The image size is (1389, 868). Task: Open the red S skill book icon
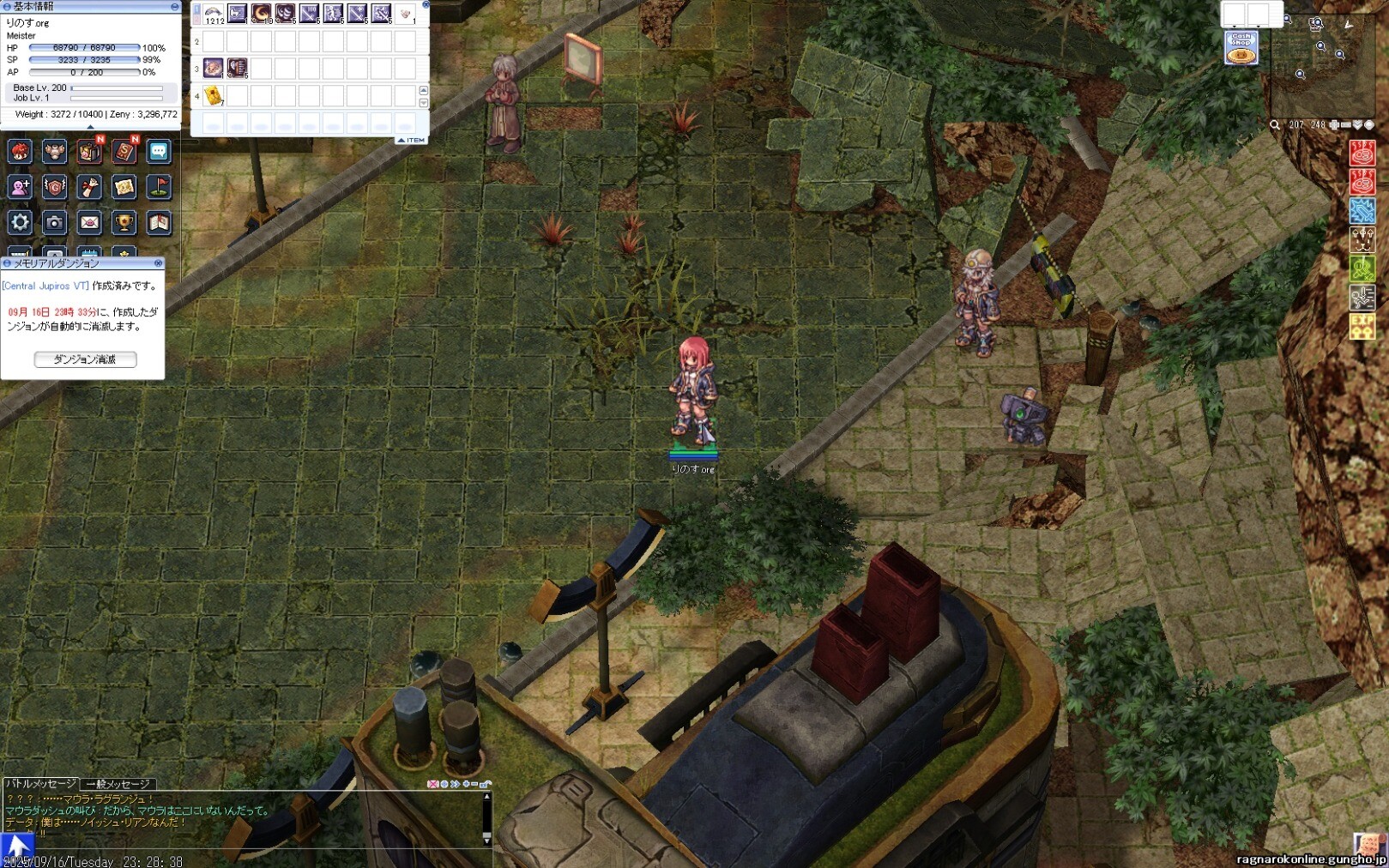[x=124, y=153]
